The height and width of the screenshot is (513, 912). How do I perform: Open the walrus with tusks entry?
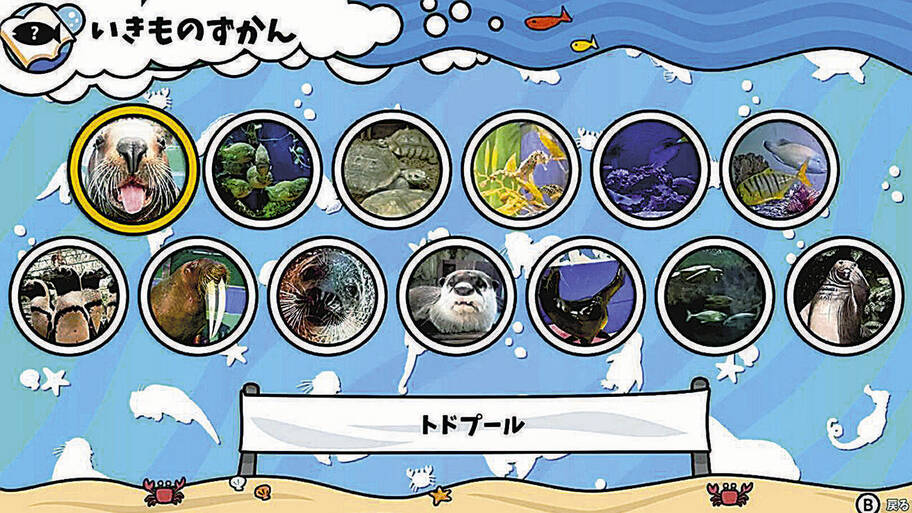197,295
